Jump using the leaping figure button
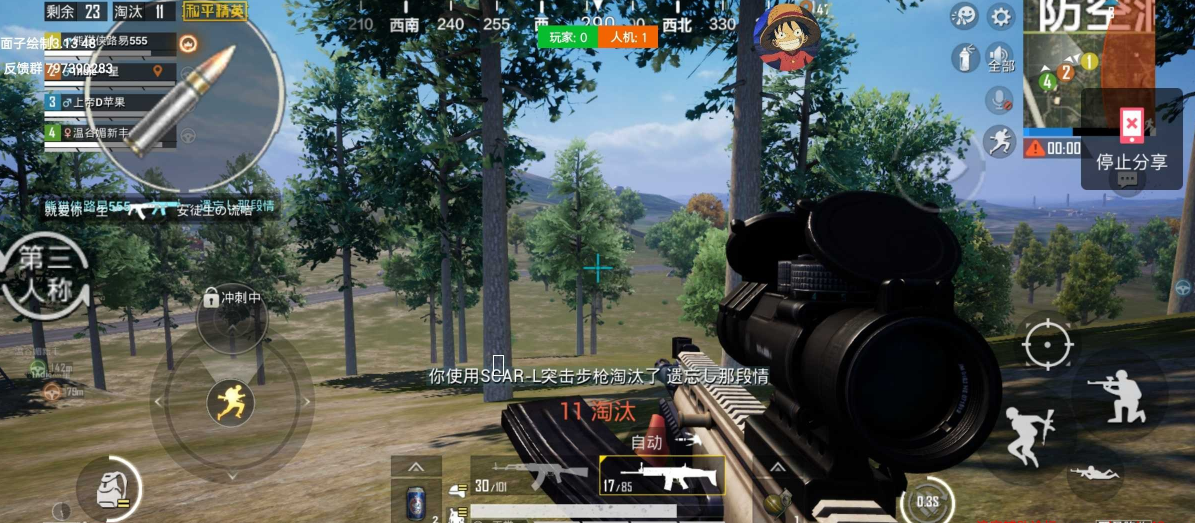Screen dimensions: 1195x523 tap(1029, 435)
